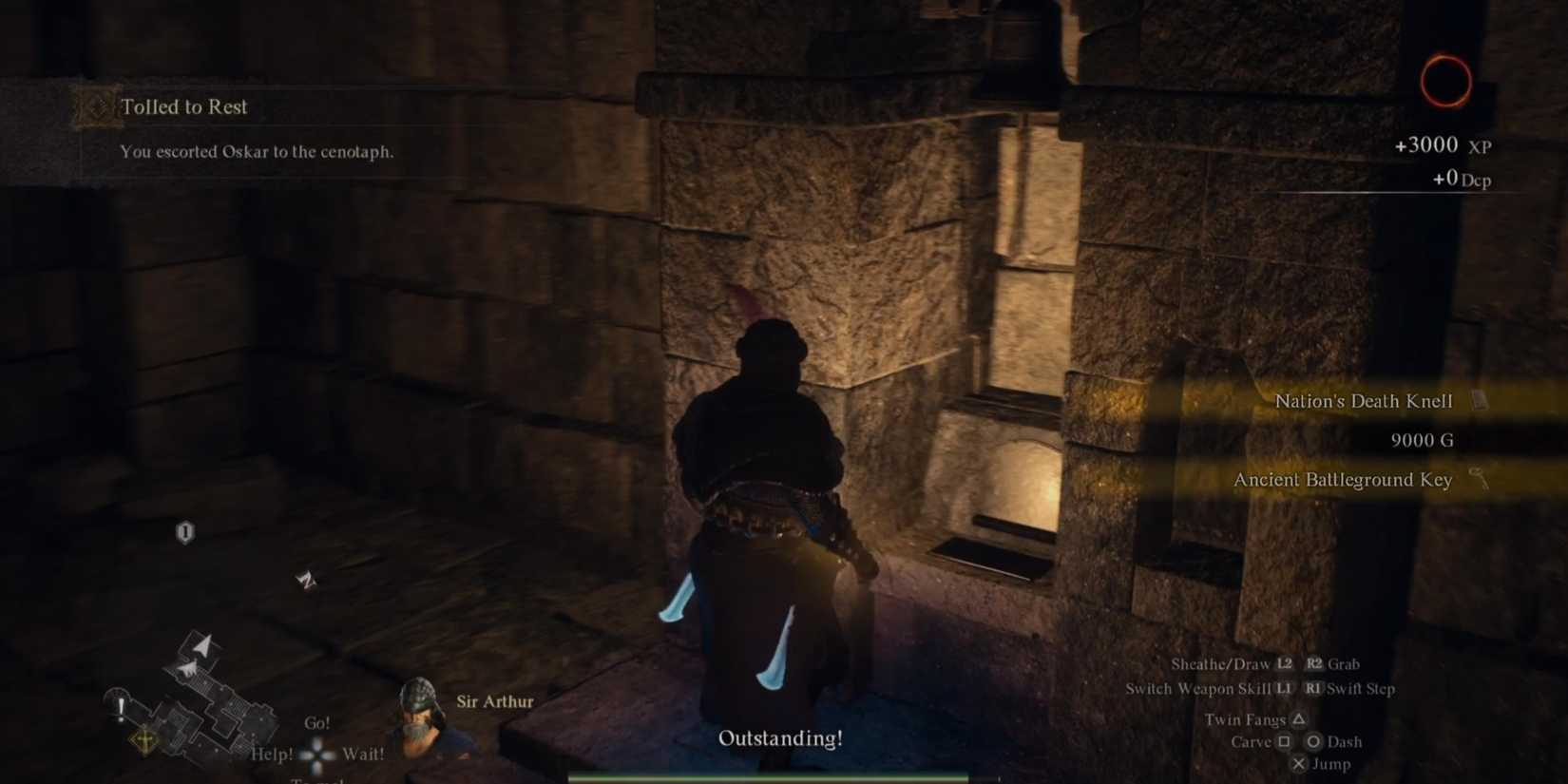Select the Wait! pawn command option

point(362,753)
